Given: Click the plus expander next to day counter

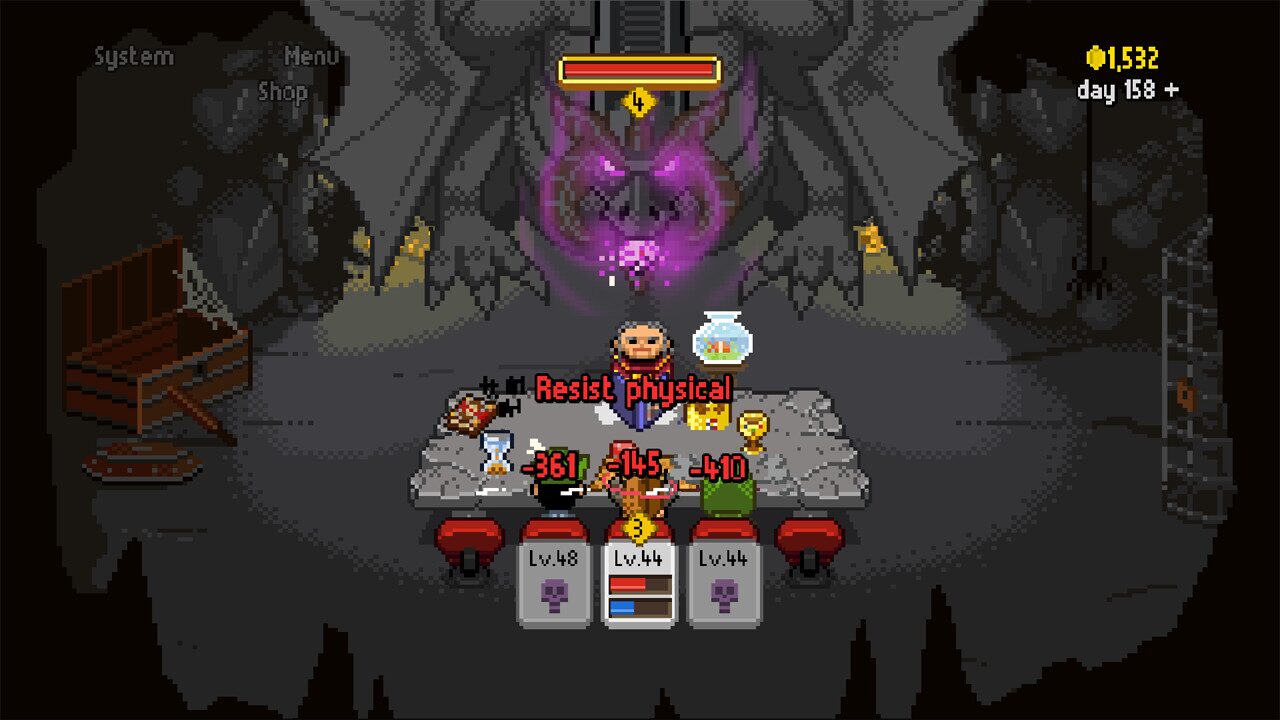Looking at the screenshot, I should [x=1173, y=89].
